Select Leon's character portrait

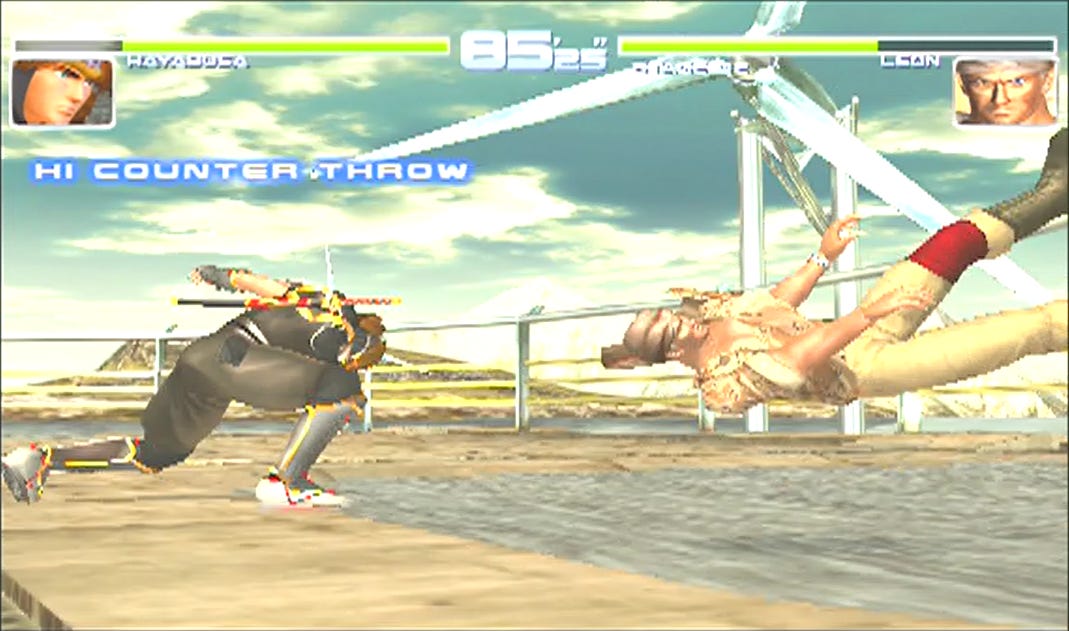1005,93
